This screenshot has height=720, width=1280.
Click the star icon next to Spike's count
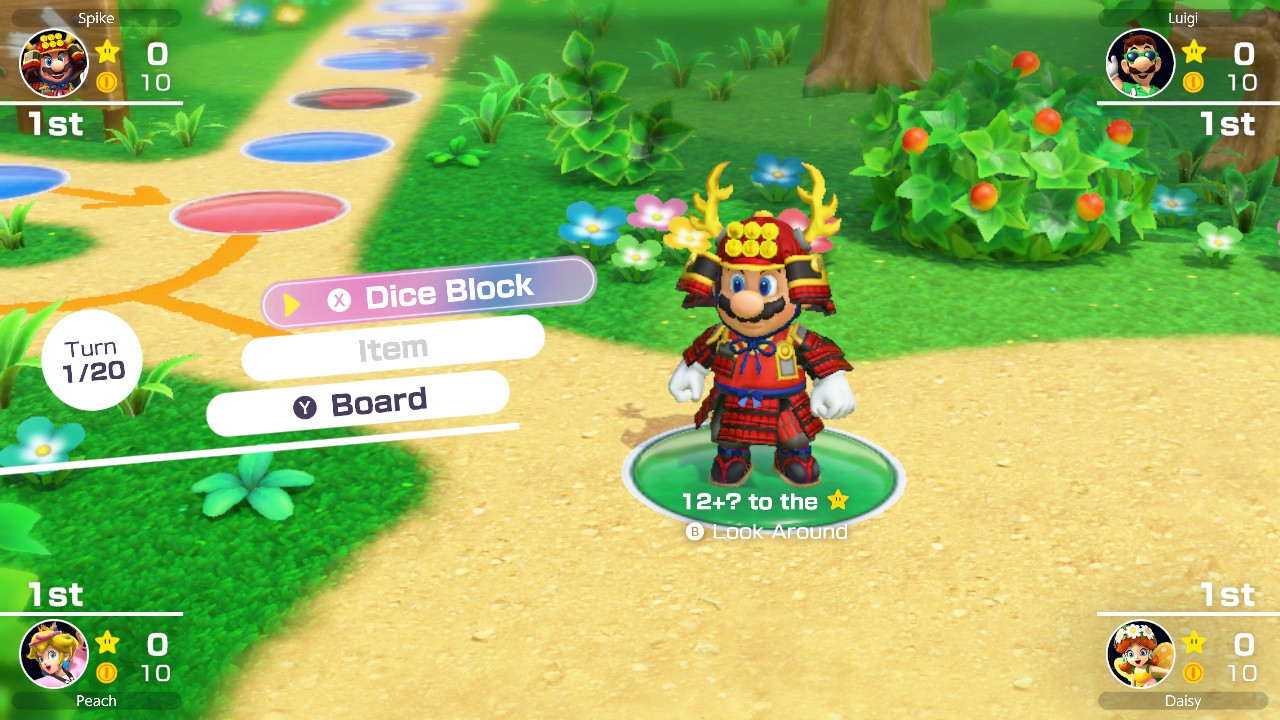(107, 53)
